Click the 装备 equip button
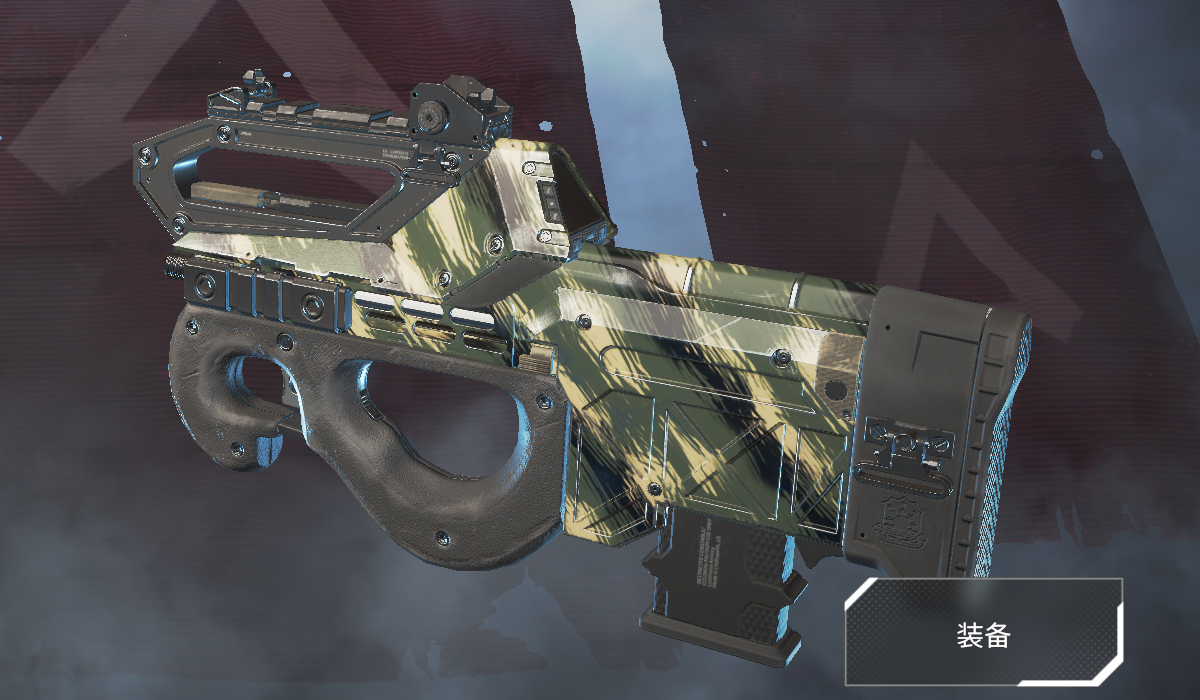This screenshot has width=1200, height=700. click(984, 632)
